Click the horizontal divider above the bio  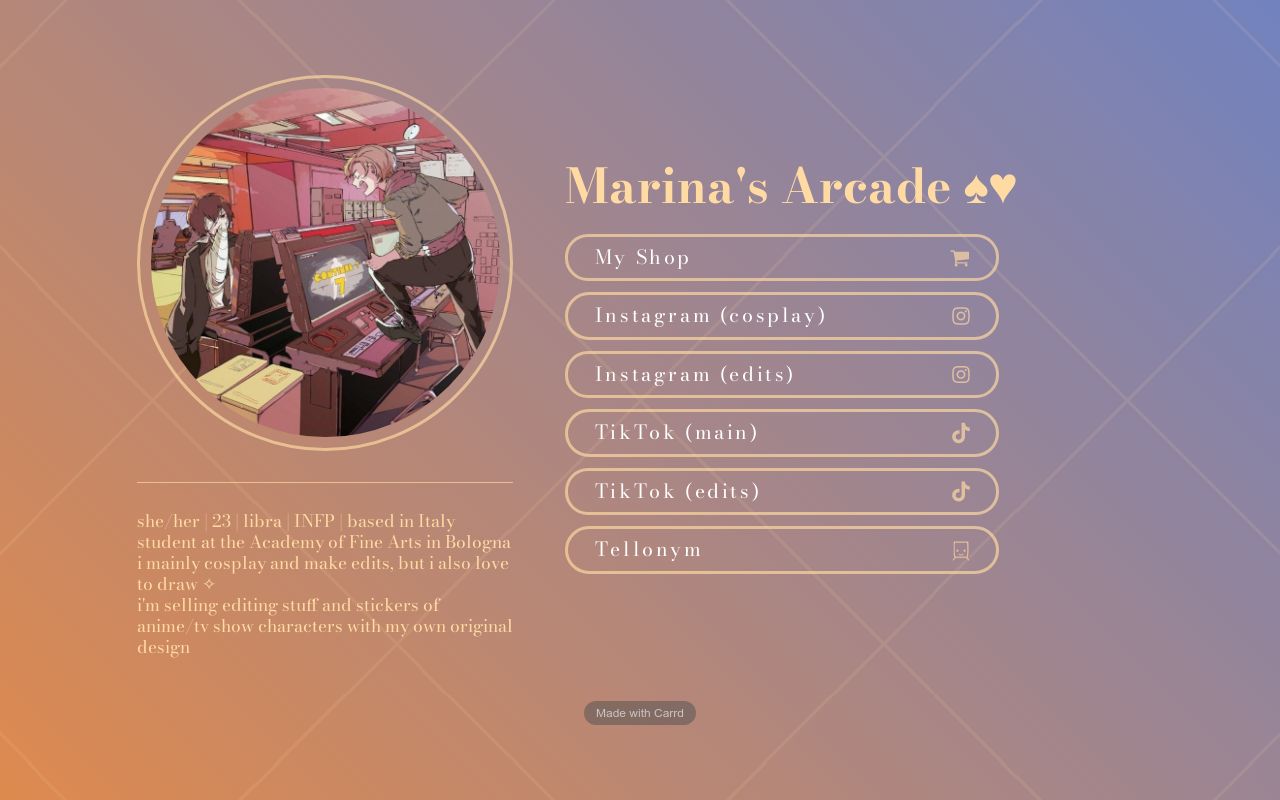pos(325,480)
